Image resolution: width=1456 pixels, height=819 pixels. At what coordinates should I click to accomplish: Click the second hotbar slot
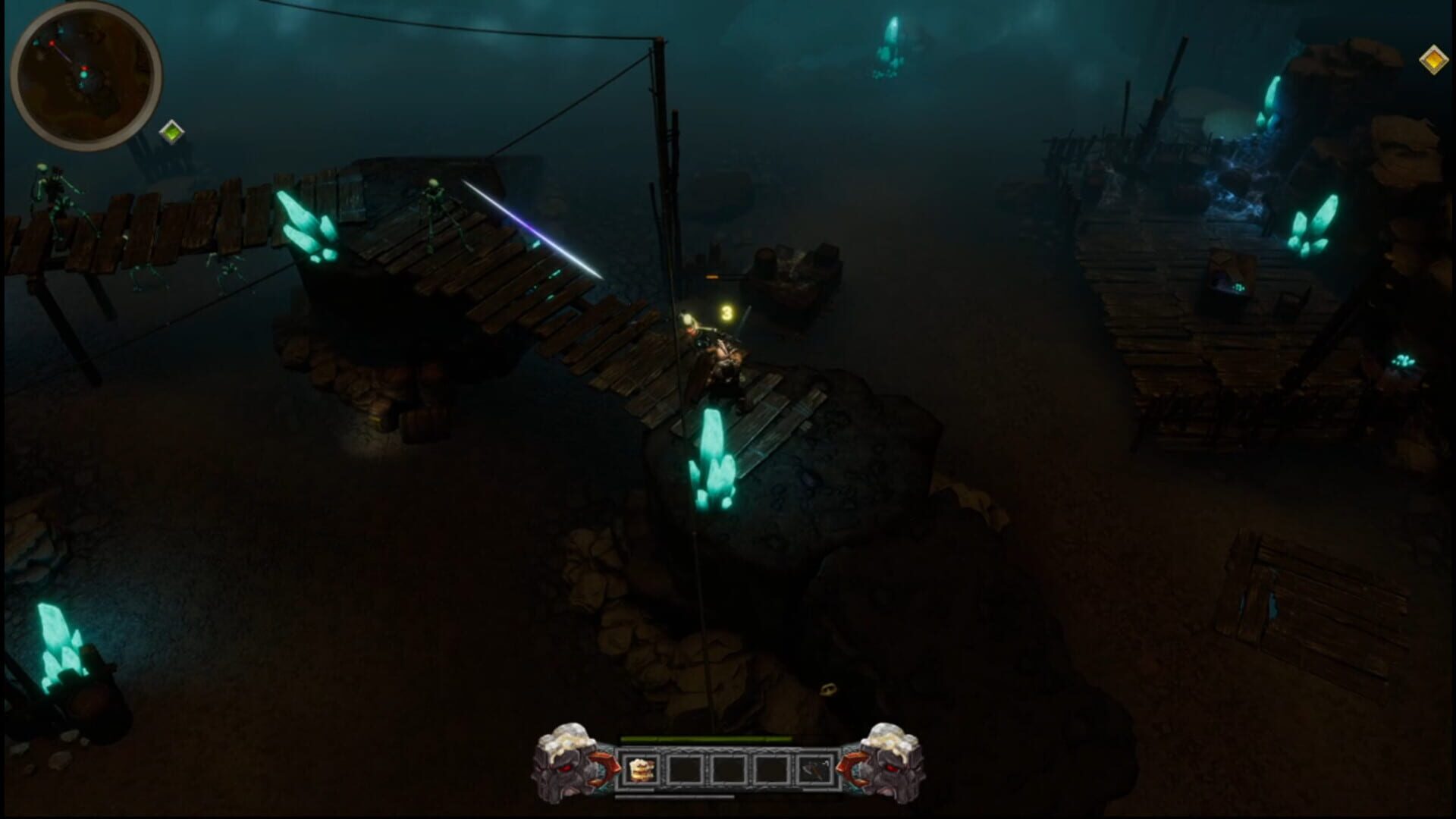click(686, 768)
